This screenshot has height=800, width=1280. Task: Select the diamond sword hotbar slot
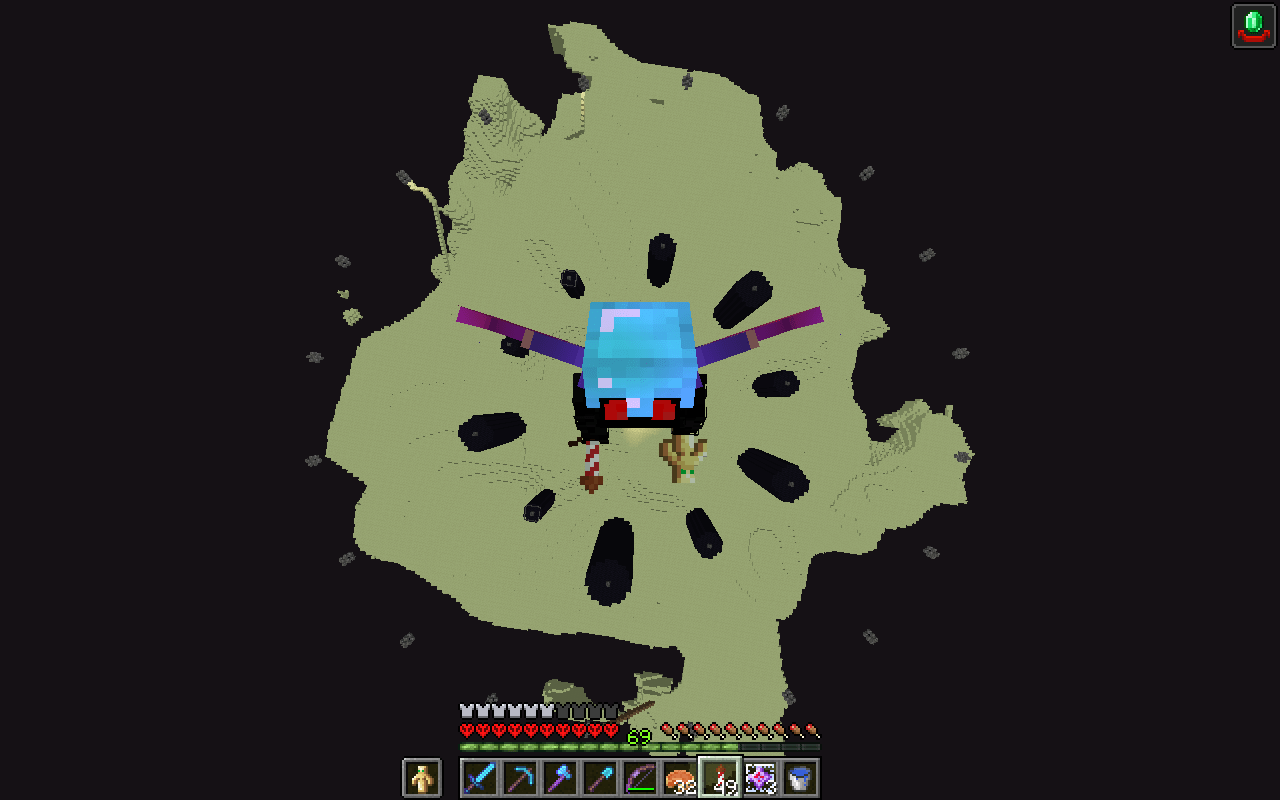478,777
